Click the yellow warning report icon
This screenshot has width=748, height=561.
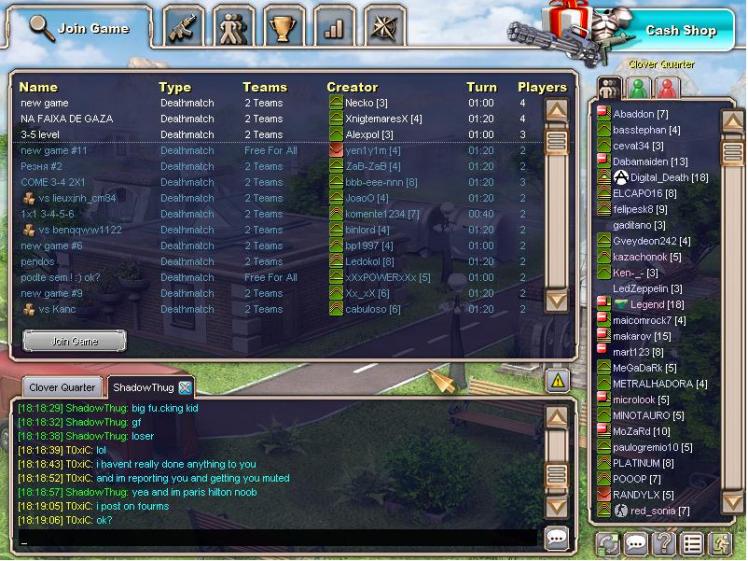557,379
